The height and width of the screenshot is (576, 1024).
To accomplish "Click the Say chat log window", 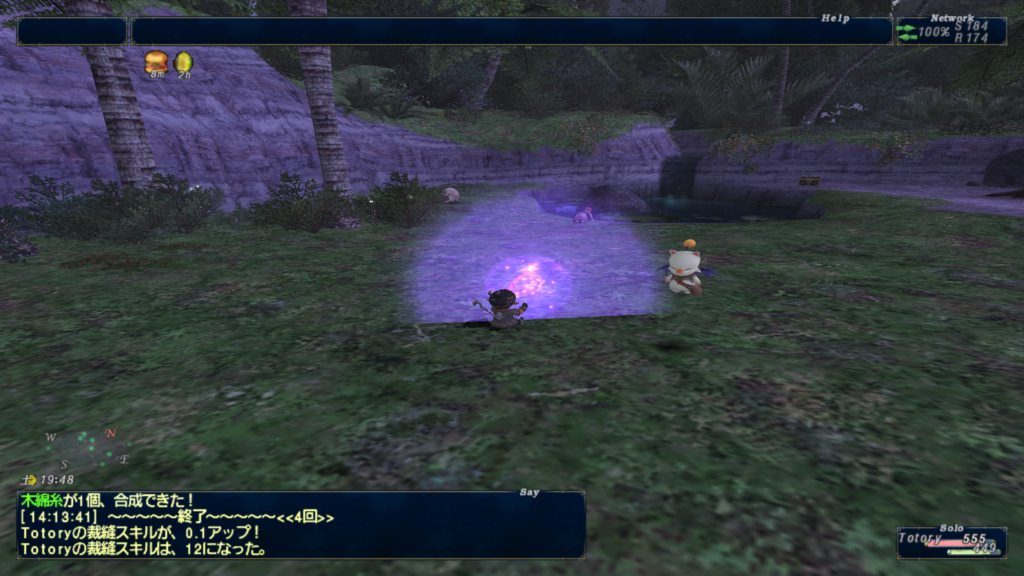I will pyautogui.click(x=300, y=524).
